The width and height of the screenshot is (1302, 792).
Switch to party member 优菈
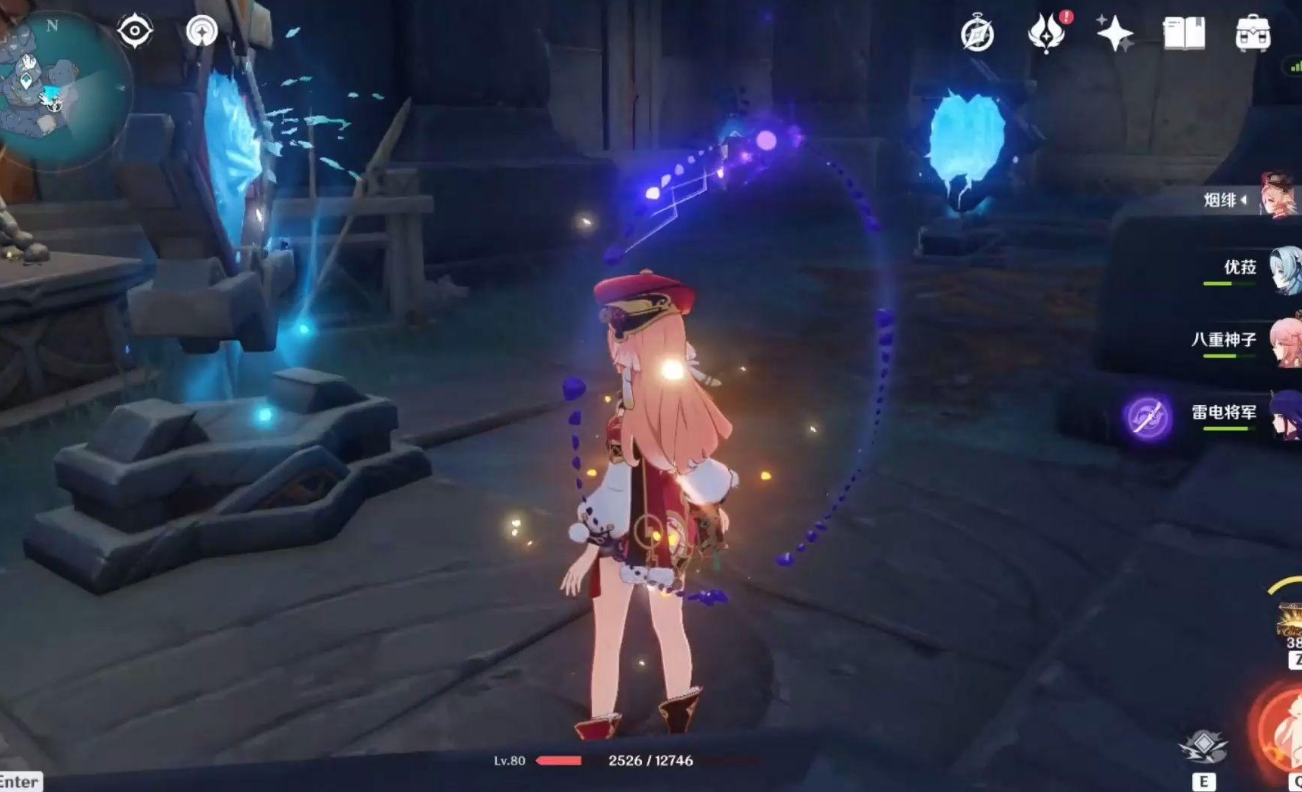pos(1284,268)
